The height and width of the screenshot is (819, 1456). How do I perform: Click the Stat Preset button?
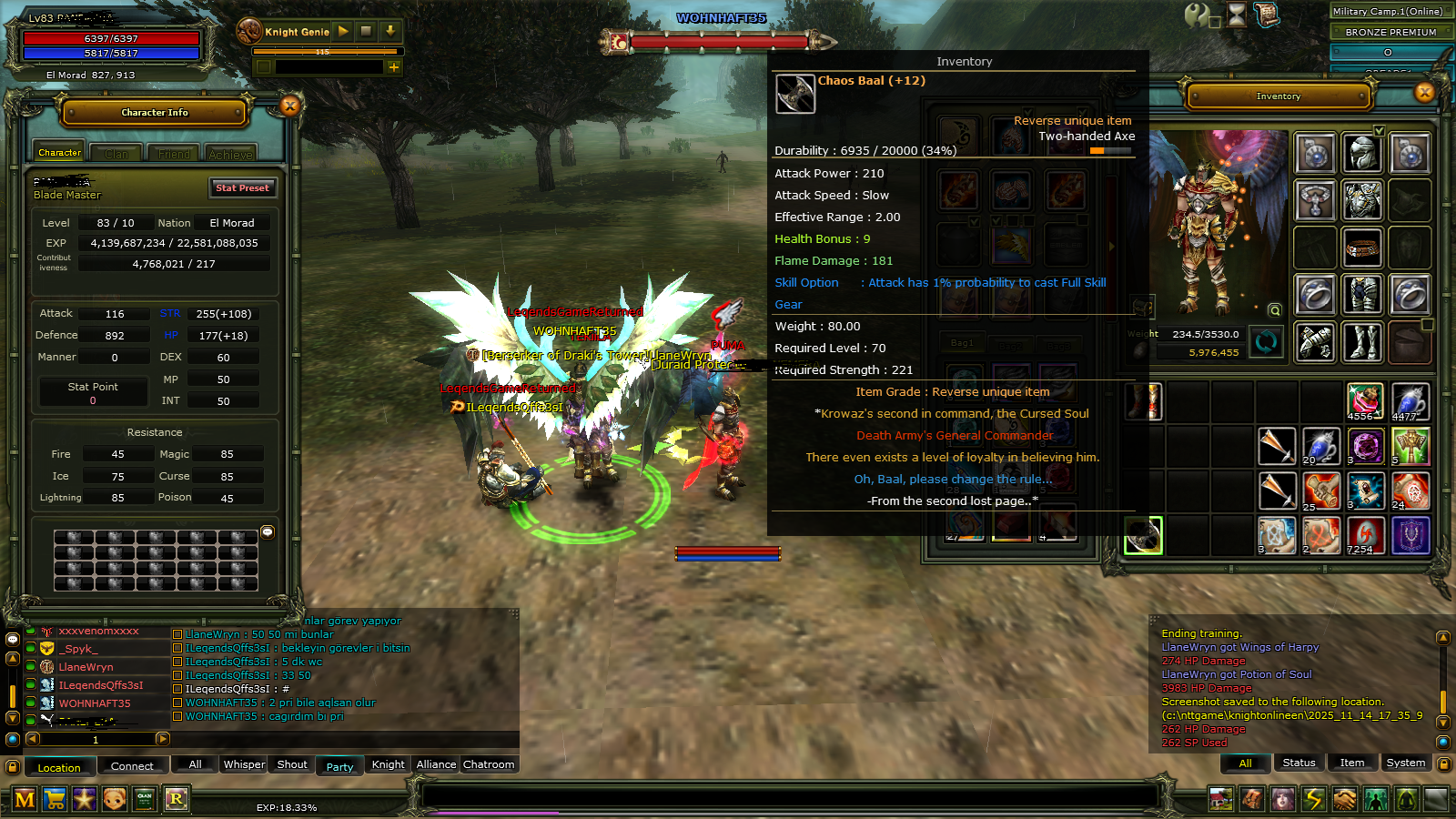(x=243, y=188)
